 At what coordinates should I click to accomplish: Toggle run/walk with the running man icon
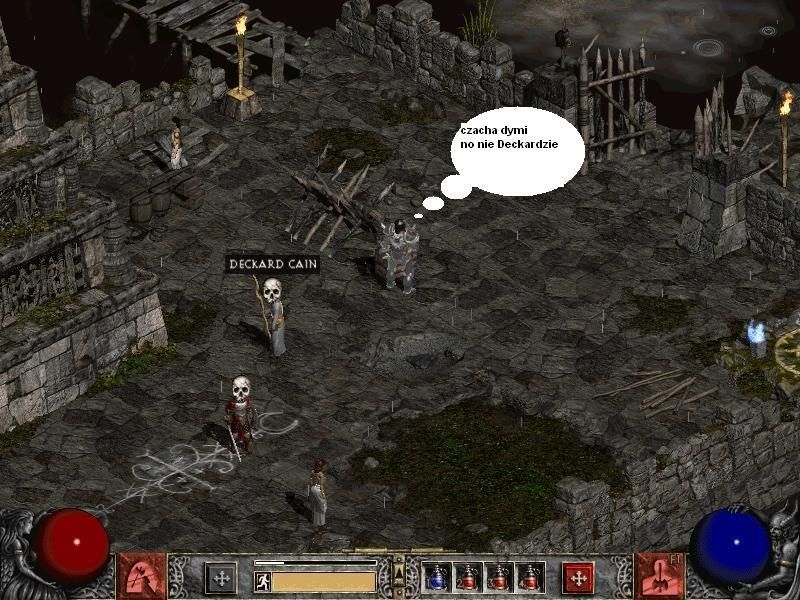click(x=262, y=579)
